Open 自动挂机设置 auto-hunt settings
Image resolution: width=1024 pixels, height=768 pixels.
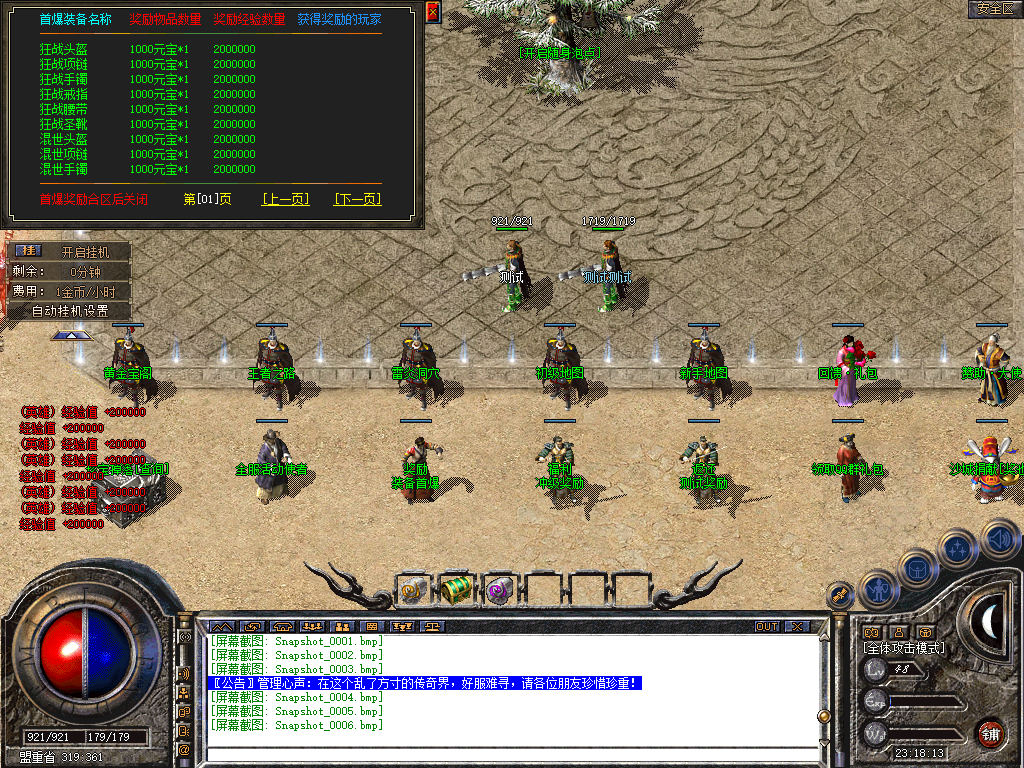click(x=70, y=311)
